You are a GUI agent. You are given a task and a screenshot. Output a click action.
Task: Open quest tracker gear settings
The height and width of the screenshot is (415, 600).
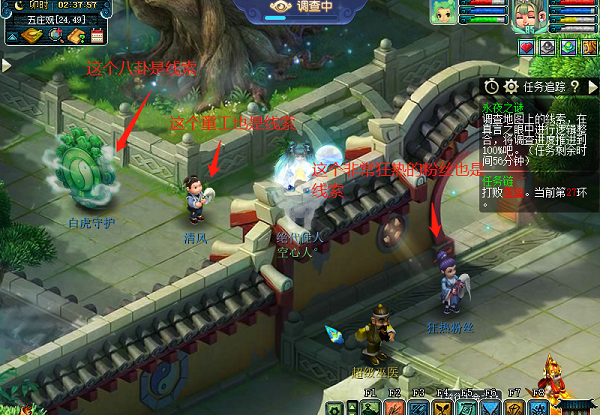(511, 86)
